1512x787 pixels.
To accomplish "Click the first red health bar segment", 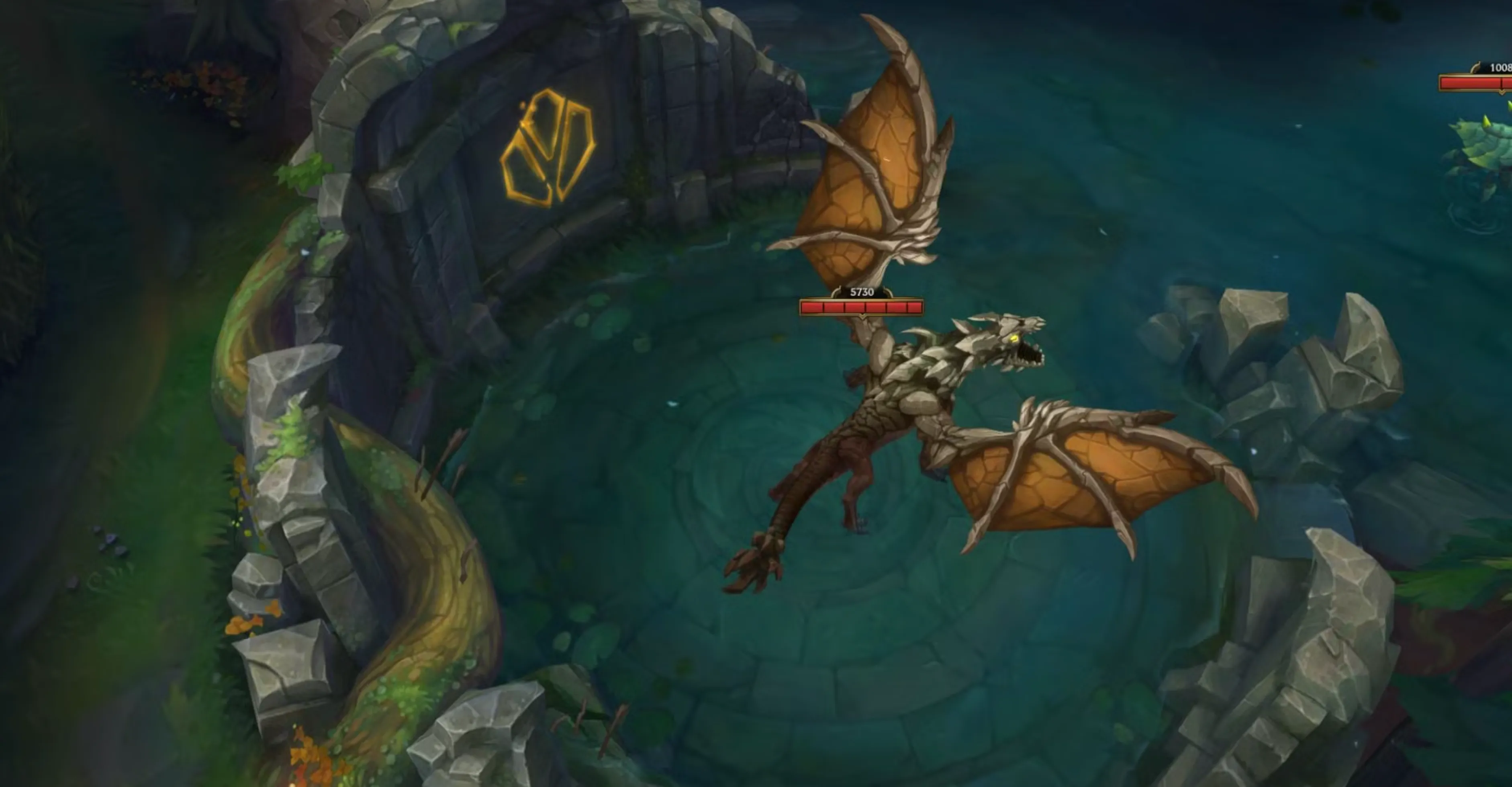I will pos(812,307).
